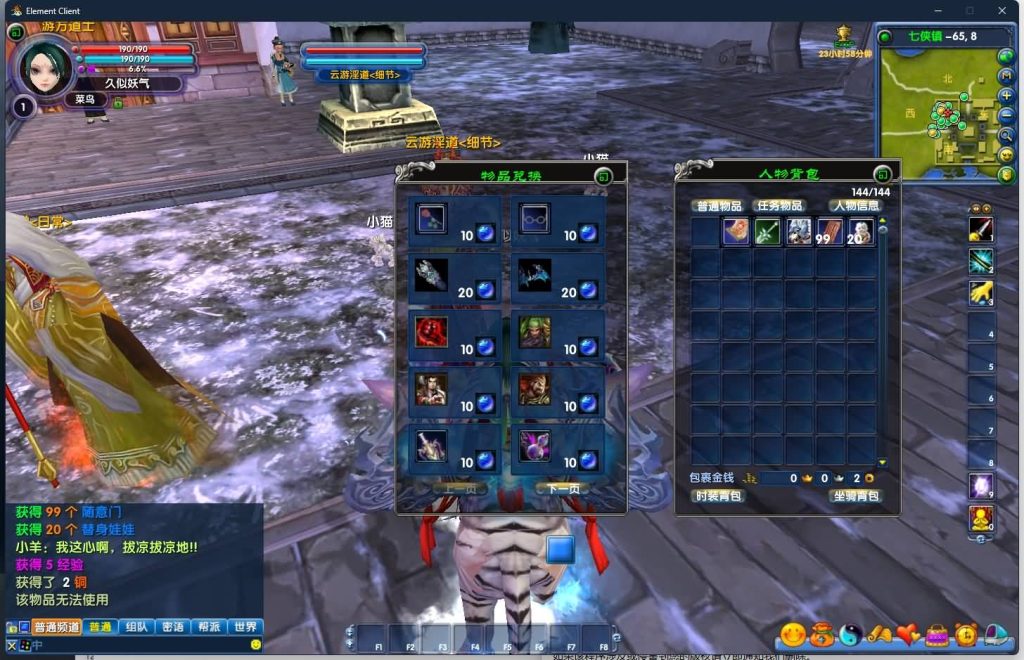Switch chat to the 帮派 guild channel
Viewport: 1024px width, 660px height.
[208, 627]
